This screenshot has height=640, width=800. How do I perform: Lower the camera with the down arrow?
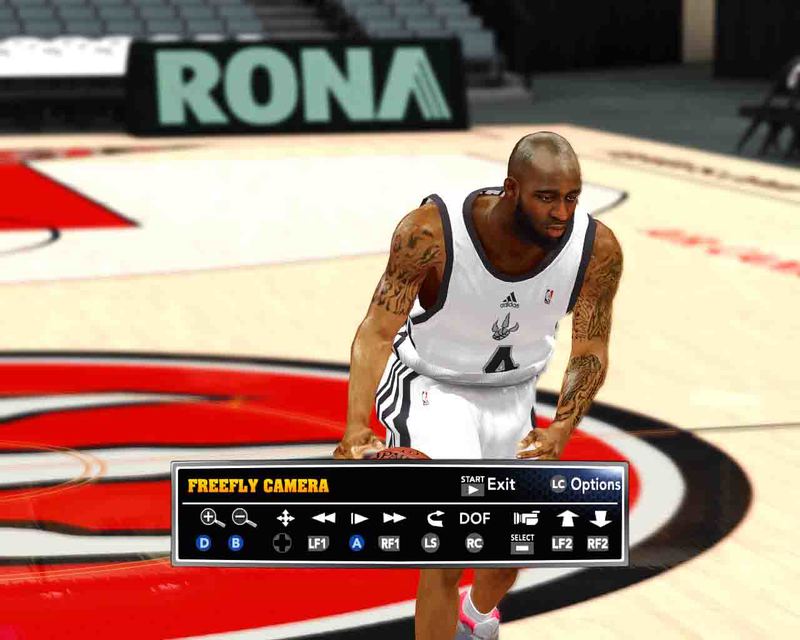click(600, 518)
